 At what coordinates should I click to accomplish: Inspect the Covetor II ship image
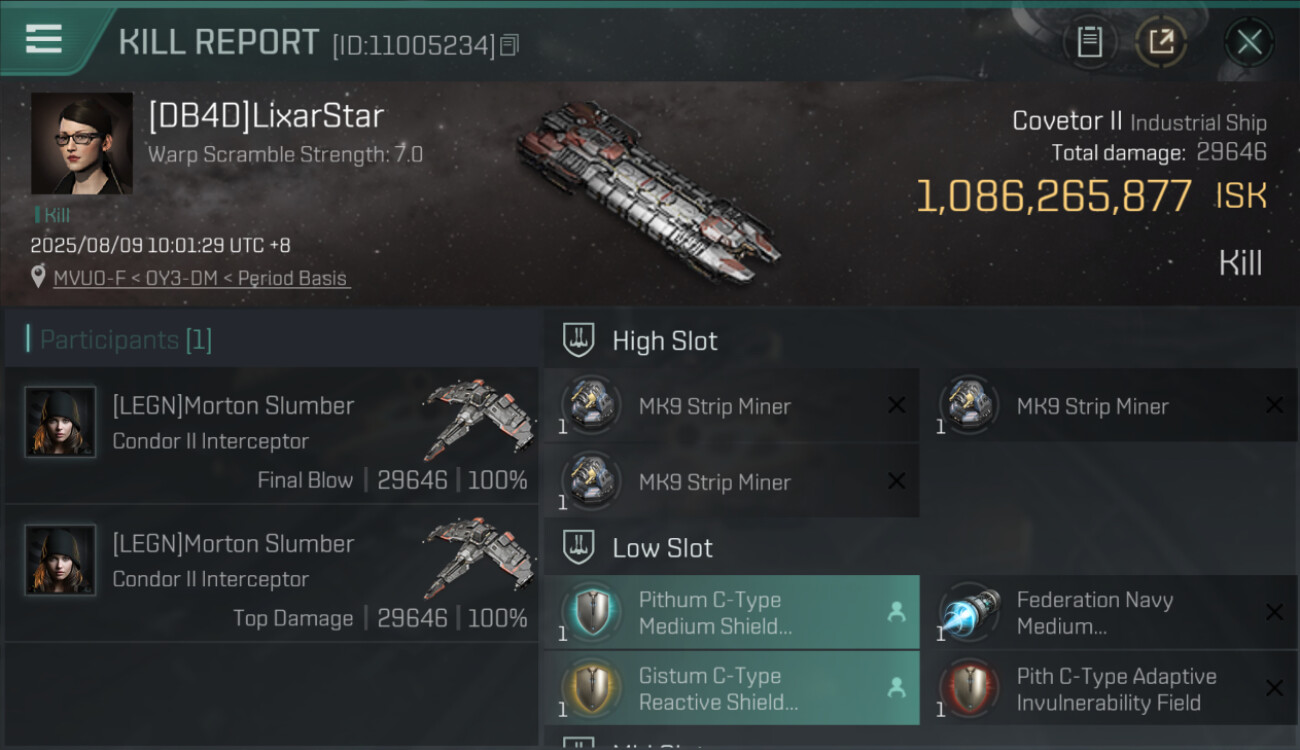point(648,190)
